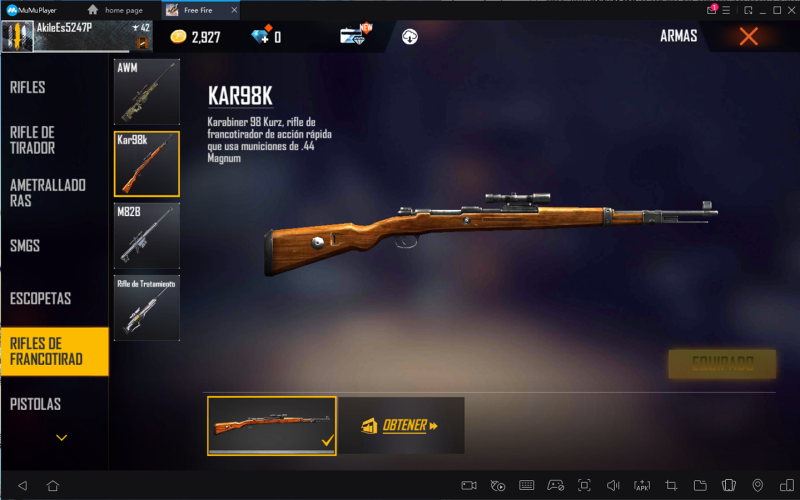
Task: Open the Pistolas weapon category
Action: [x=35, y=404]
